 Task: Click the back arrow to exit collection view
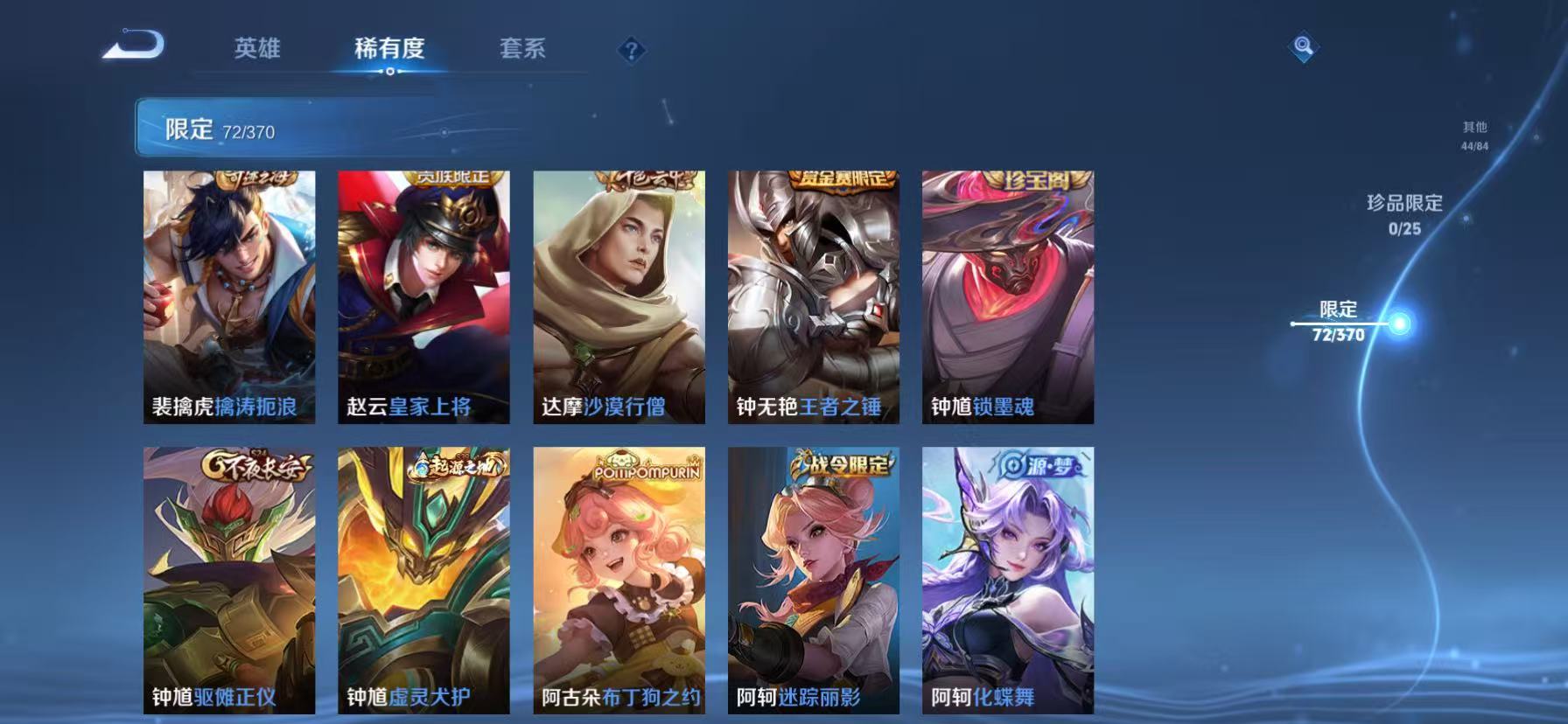point(133,45)
